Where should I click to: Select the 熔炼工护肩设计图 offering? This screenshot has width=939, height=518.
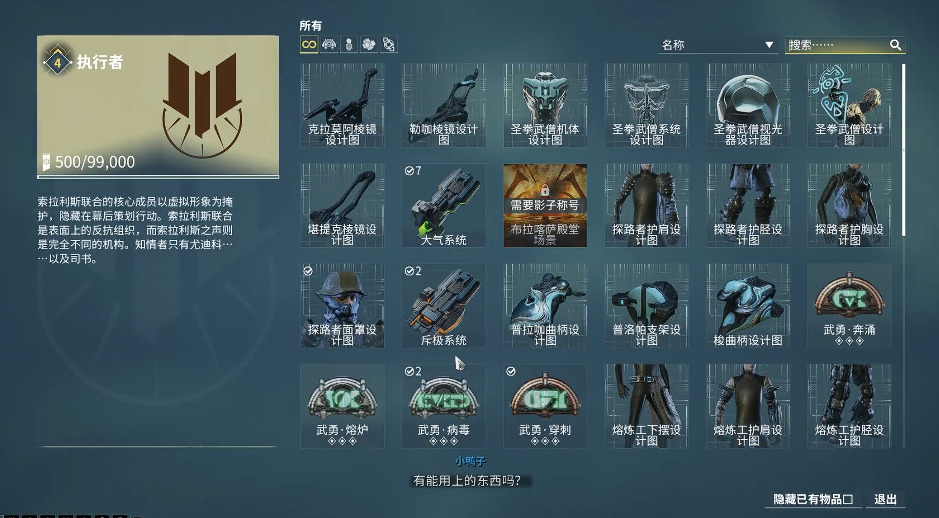pyautogui.click(x=748, y=406)
